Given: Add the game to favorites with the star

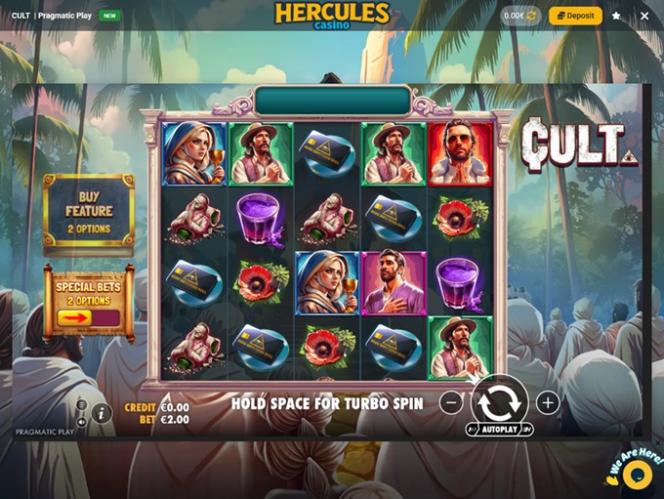Looking at the screenshot, I should (x=616, y=16).
